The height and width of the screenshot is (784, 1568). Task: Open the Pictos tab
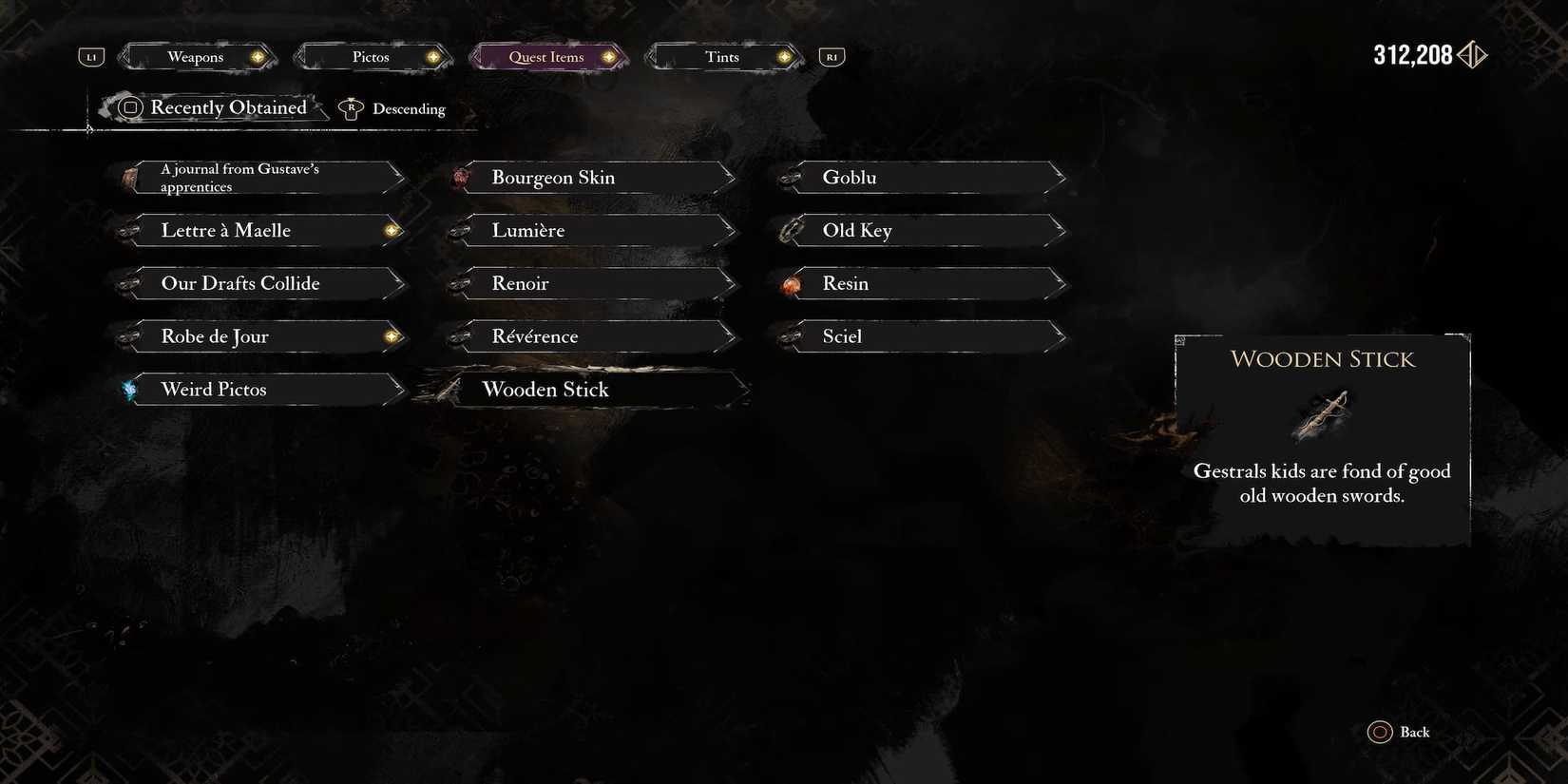[372, 57]
